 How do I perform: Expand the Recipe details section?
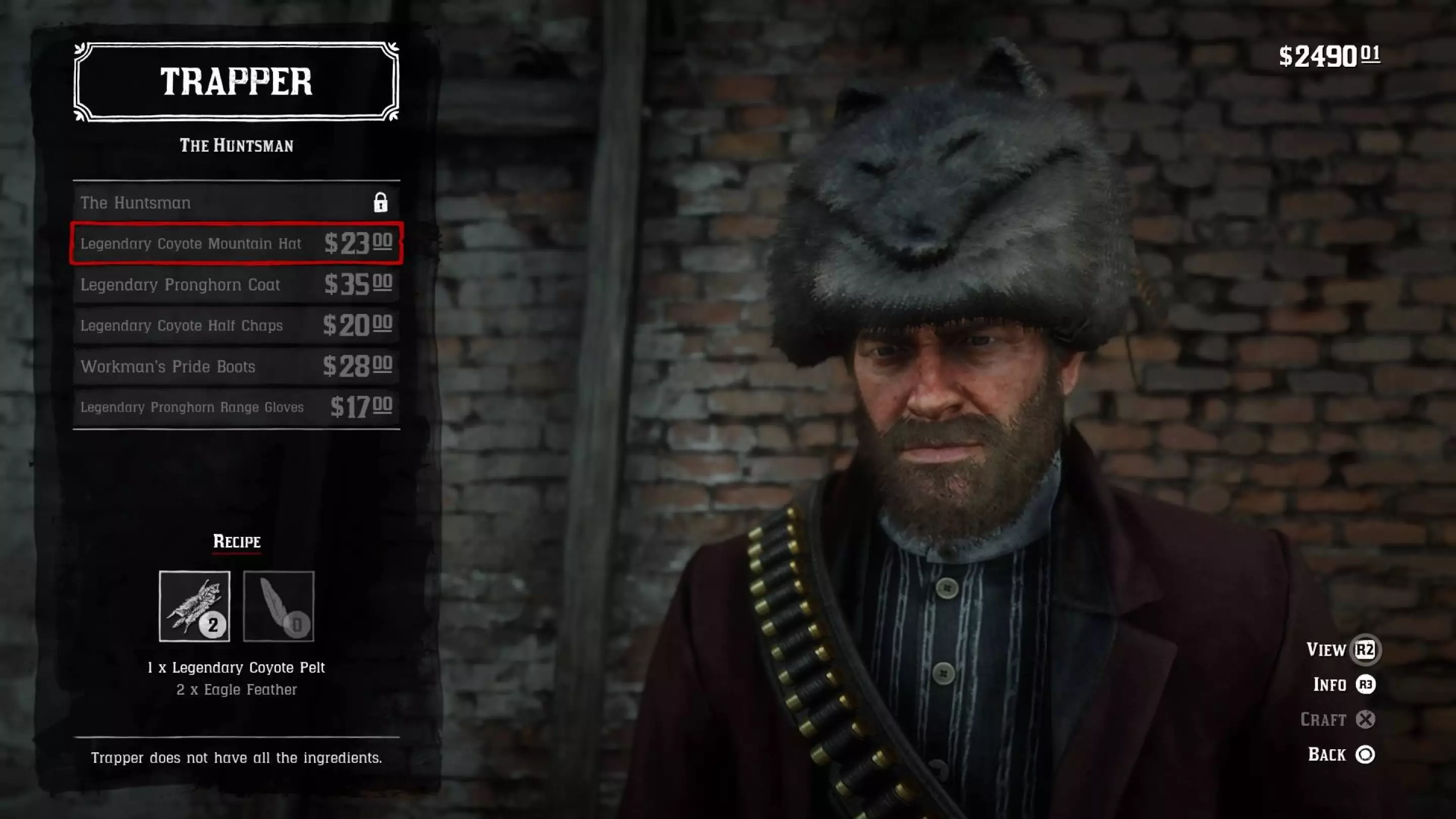[236, 541]
